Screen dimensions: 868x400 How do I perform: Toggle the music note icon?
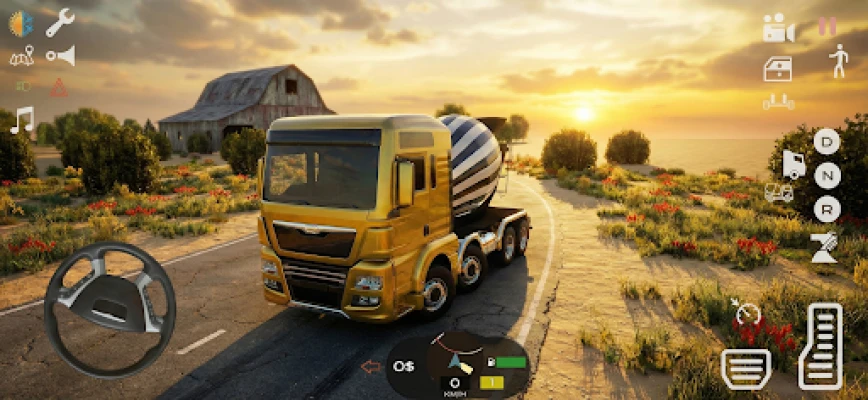(21, 120)
